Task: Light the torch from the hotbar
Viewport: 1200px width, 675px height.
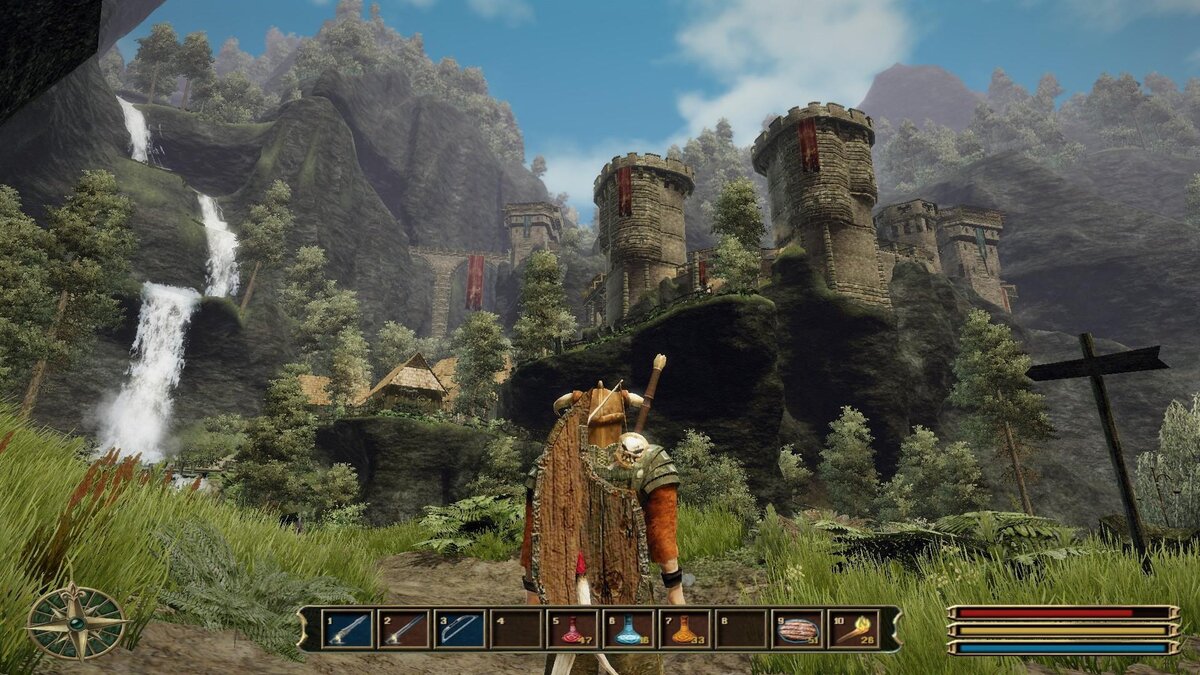Action: 853,629
